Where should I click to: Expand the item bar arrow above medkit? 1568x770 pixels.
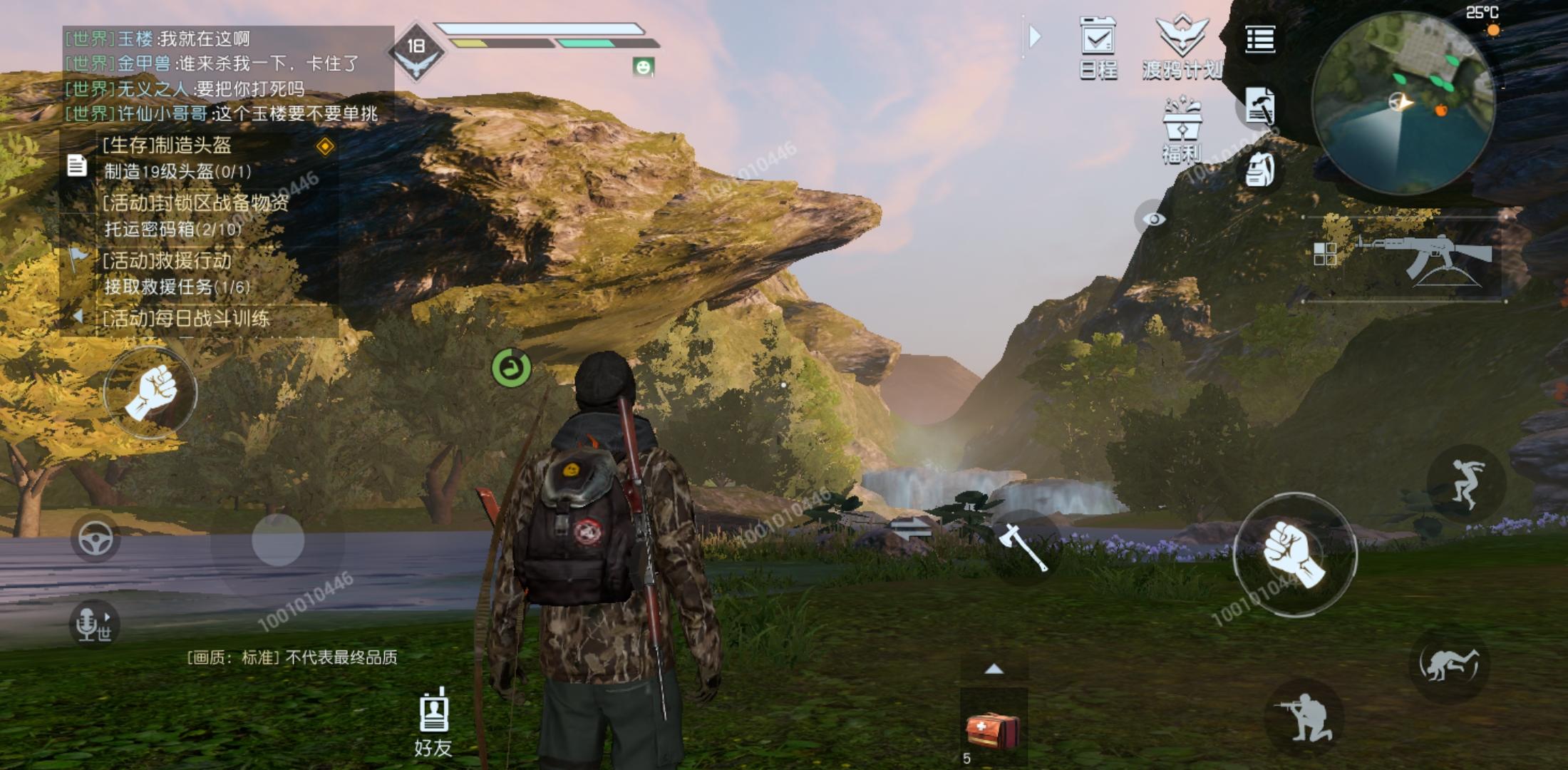pyautogui.click(x=994, y=669)
